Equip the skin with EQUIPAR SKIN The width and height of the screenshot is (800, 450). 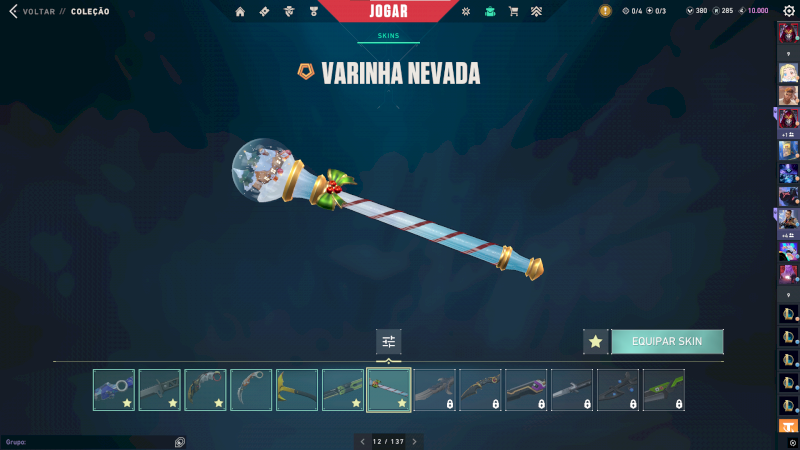pos(667,341)
